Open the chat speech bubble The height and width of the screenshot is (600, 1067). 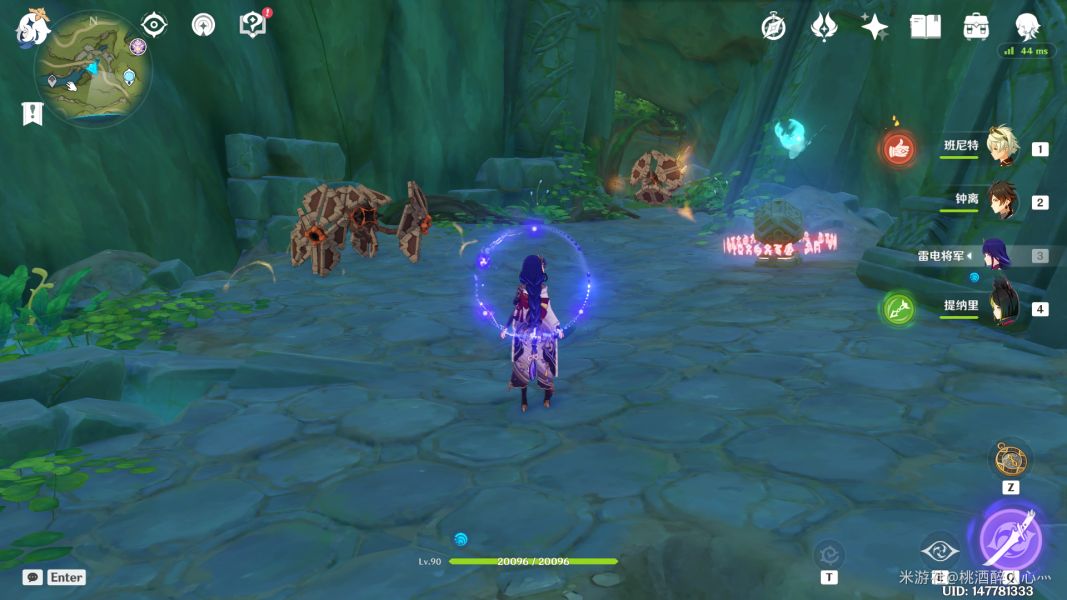[x=33, y=577]
